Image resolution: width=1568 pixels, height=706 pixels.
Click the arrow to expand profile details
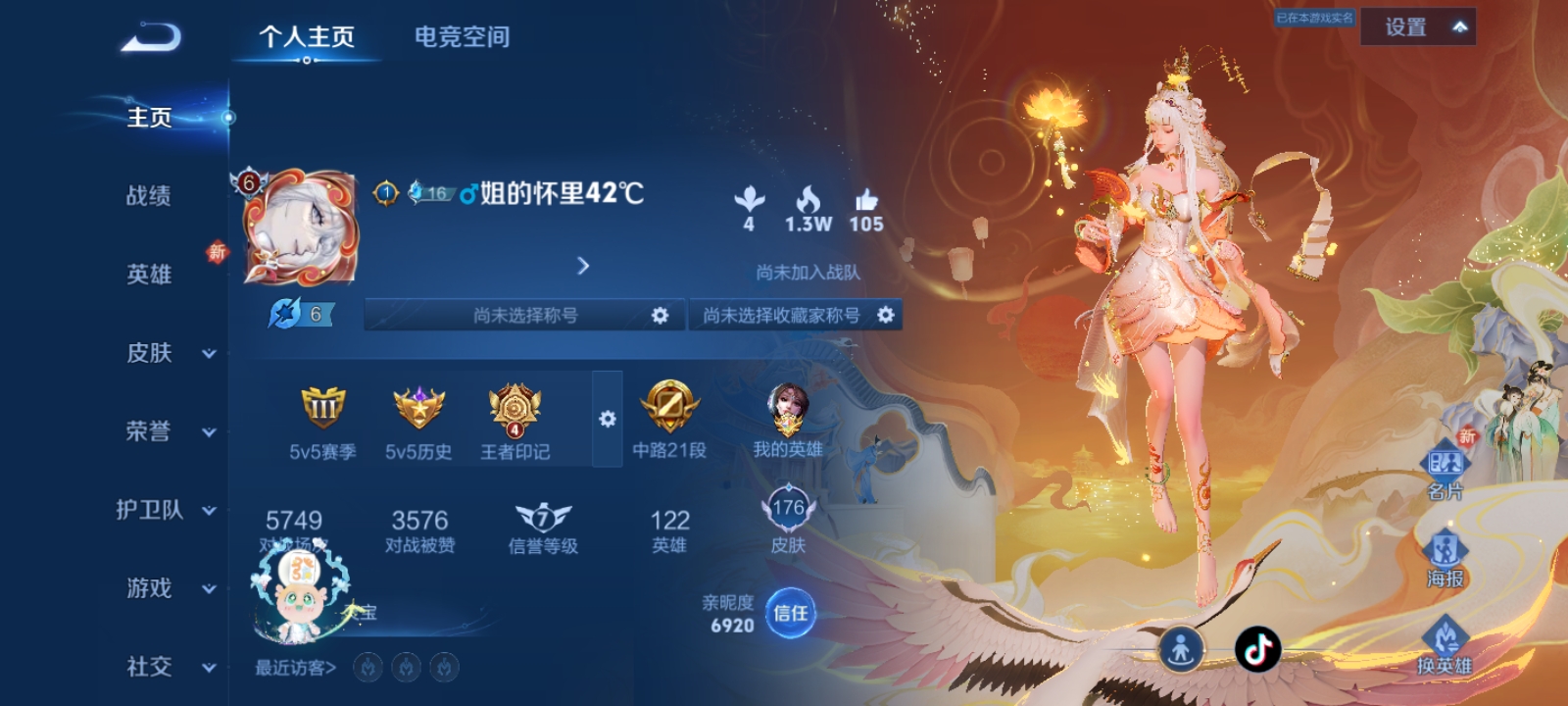(x=585, y=265)
